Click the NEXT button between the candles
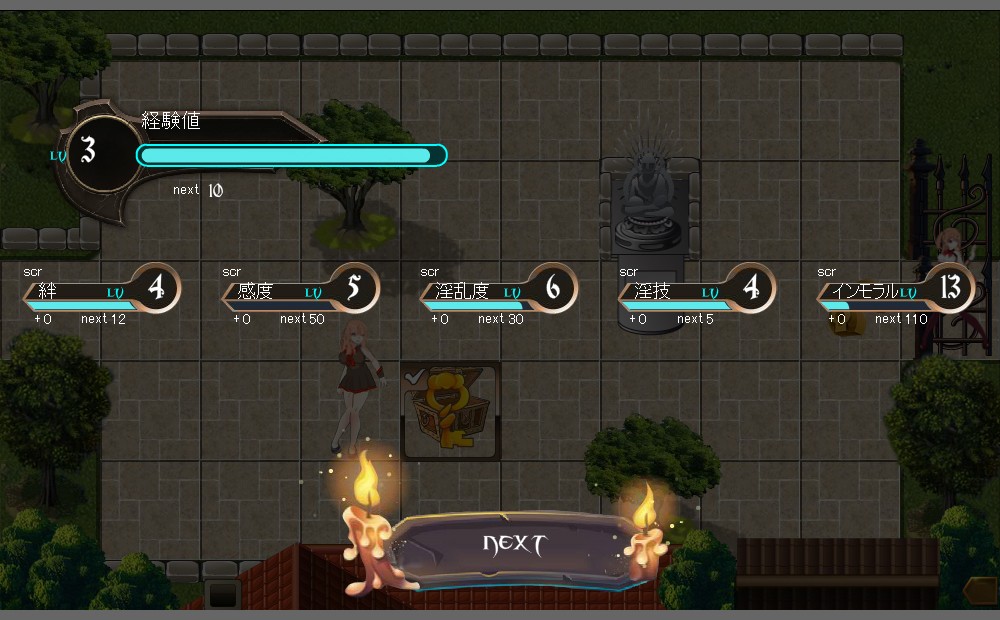 pos(514,546)
